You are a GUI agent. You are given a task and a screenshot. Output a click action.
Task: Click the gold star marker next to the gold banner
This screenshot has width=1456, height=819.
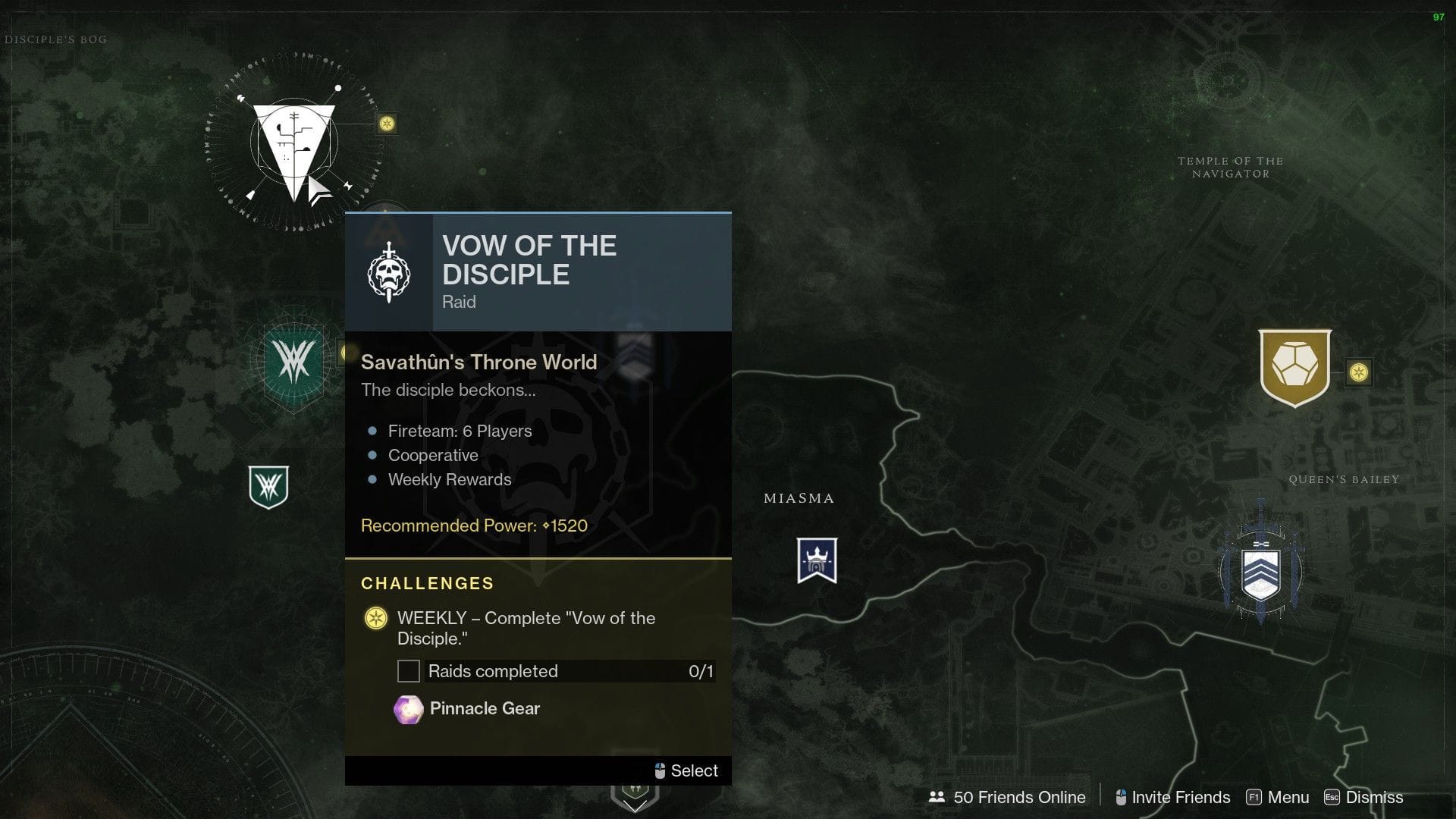click(x=1359, y=372)
